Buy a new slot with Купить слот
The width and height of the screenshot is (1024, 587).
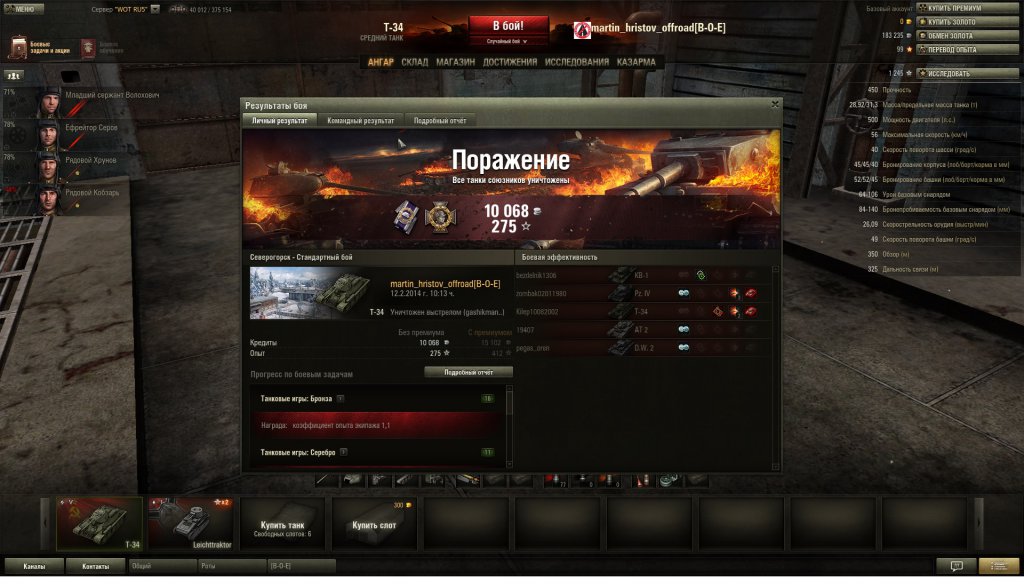pyautogui.click(x=373, y=524)
